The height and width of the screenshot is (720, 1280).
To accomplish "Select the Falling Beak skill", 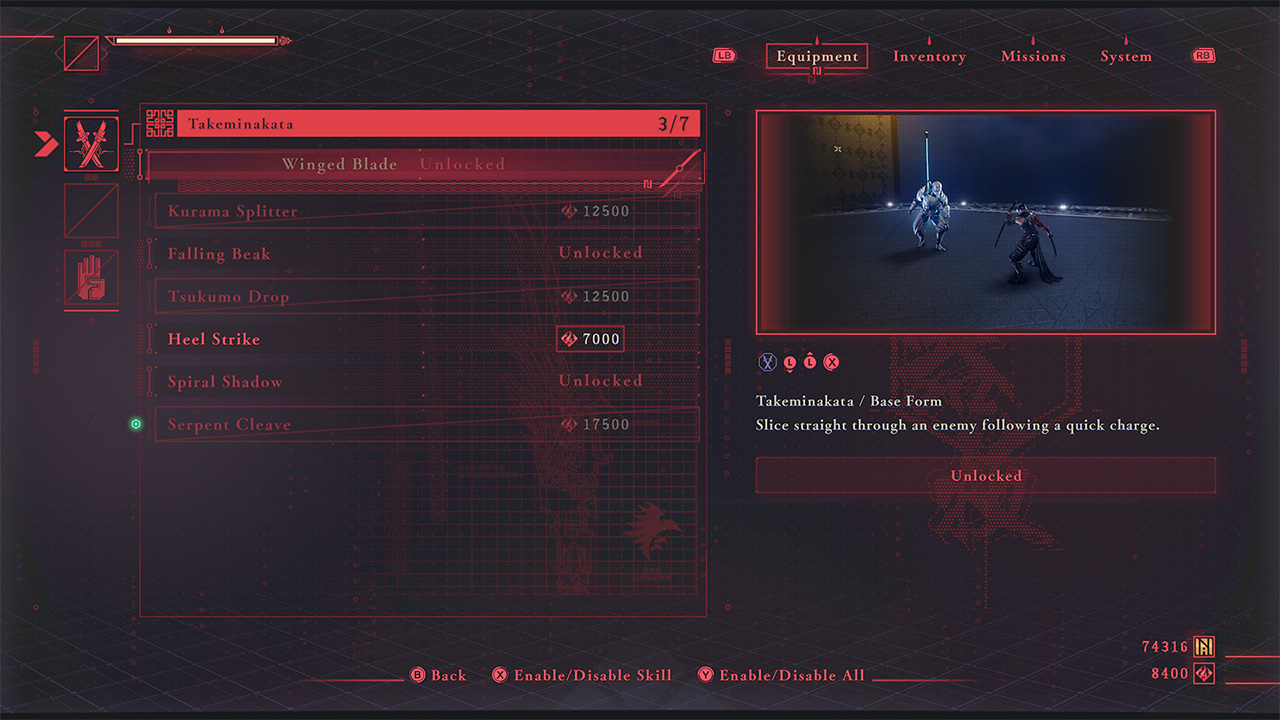I will 426,254.
